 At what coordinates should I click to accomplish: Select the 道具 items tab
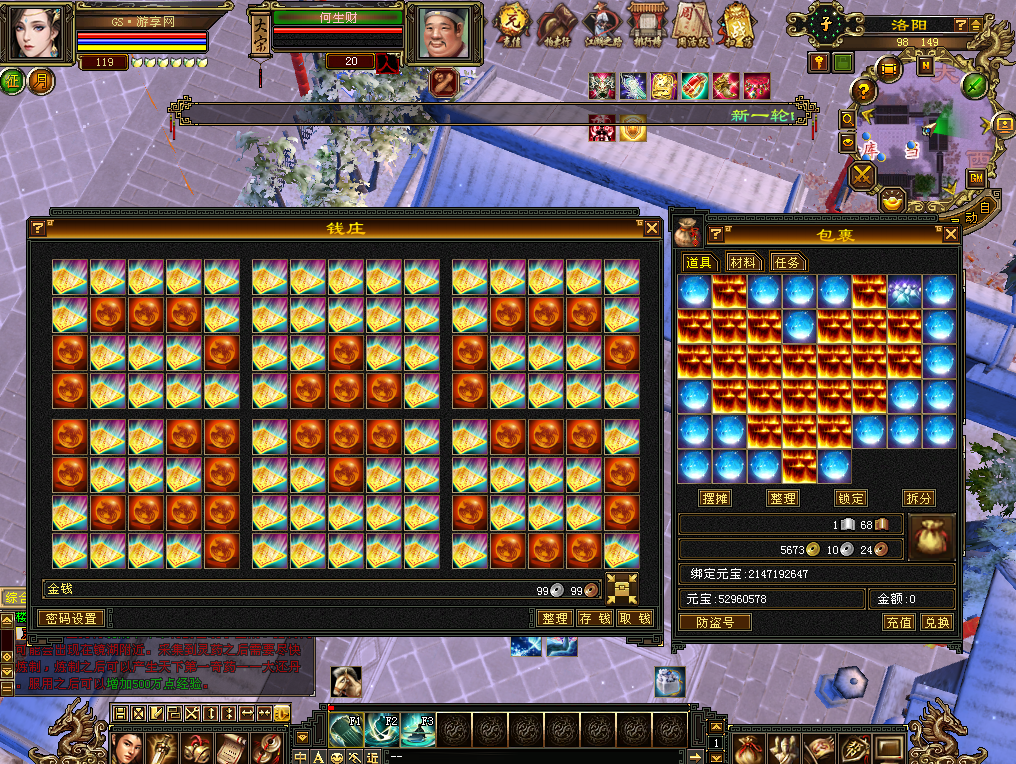pos(699,262)
